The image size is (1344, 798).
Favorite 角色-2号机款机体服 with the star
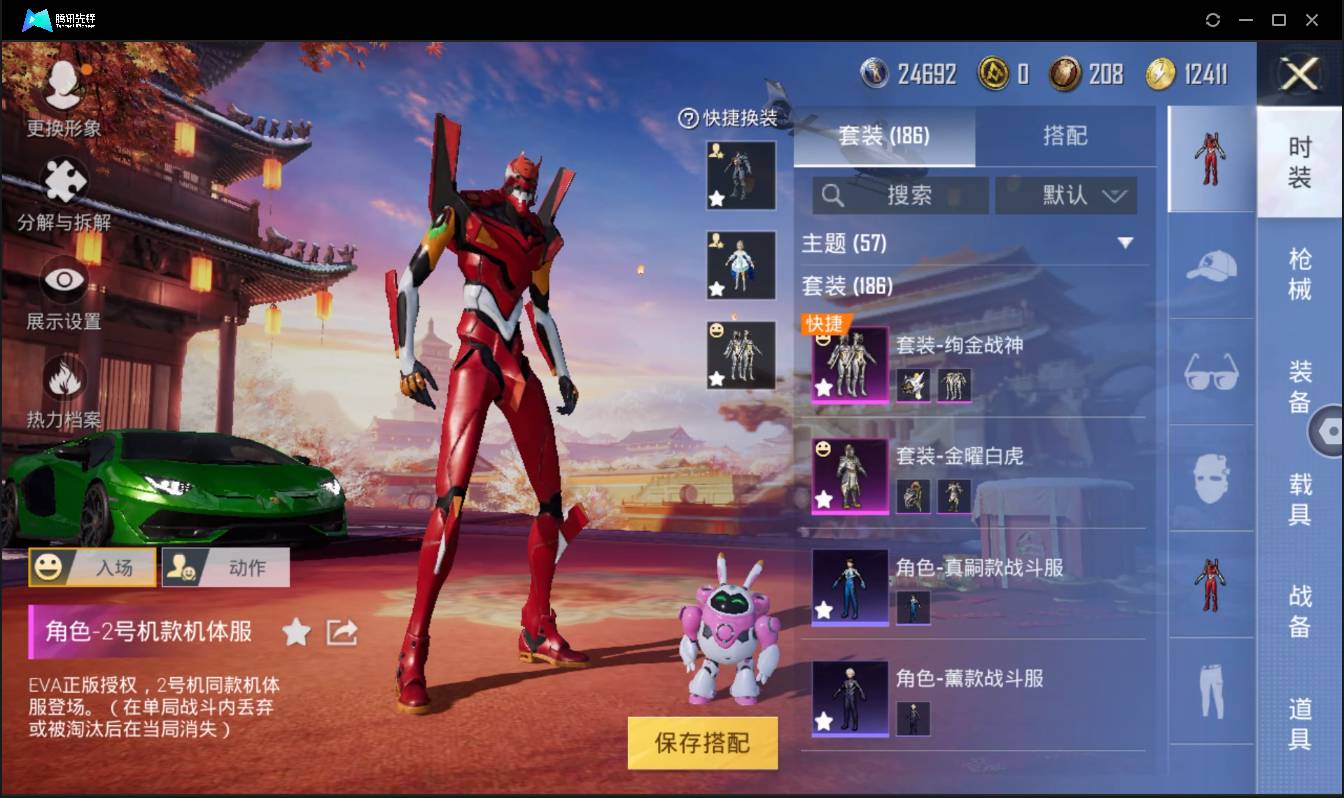(x=296, y=633)
